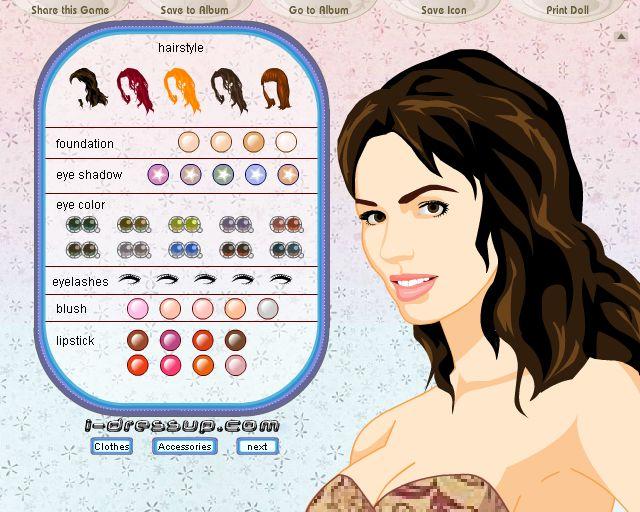Viewport: 640px width, 512px height.
Task: Pick the auburn bob hairstyle with bangs
Action: click(x=273, y=88)
